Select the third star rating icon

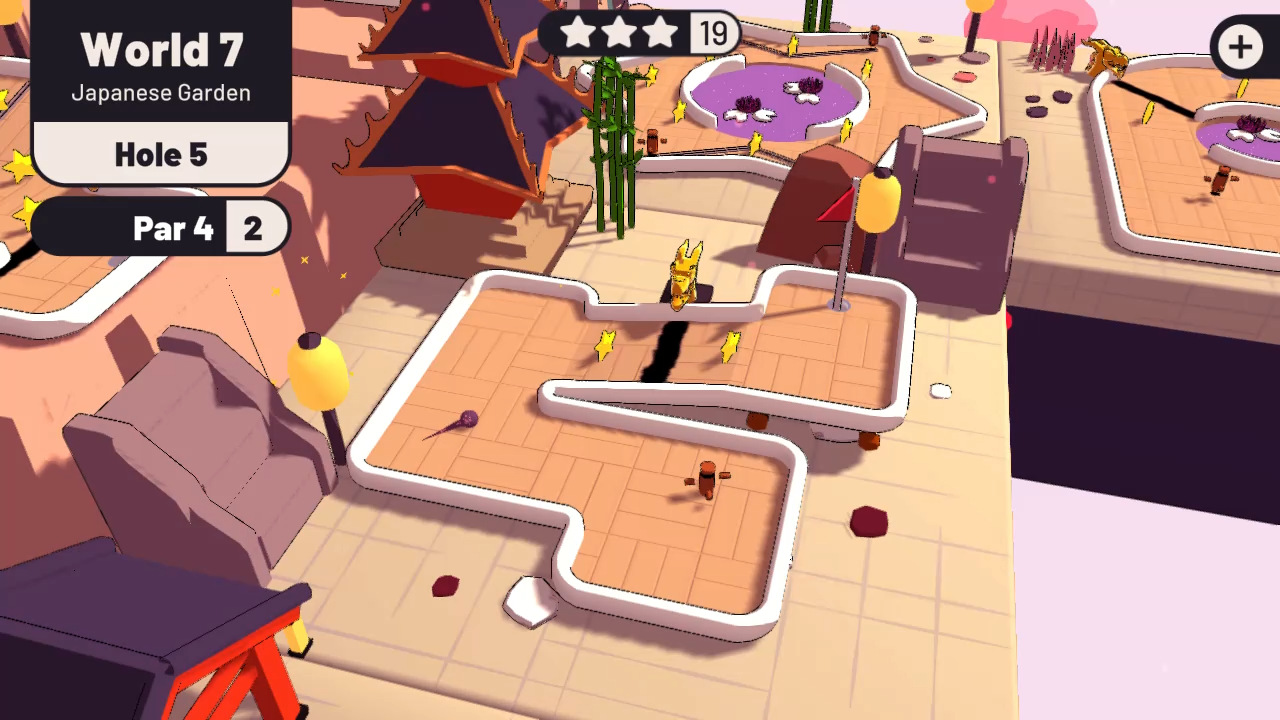click(x=659, y=33)
